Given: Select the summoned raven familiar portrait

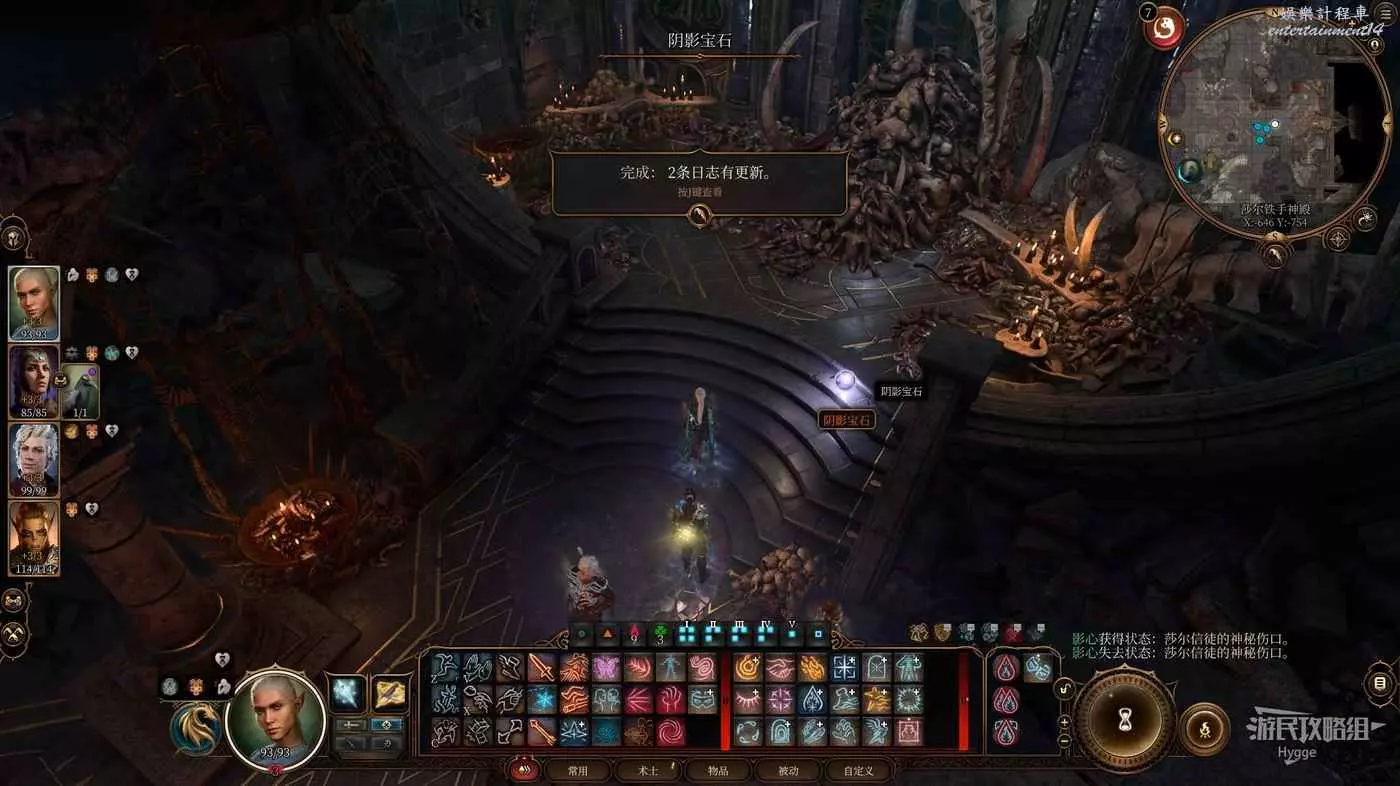Looking at the screenshot, I should 82,391.
